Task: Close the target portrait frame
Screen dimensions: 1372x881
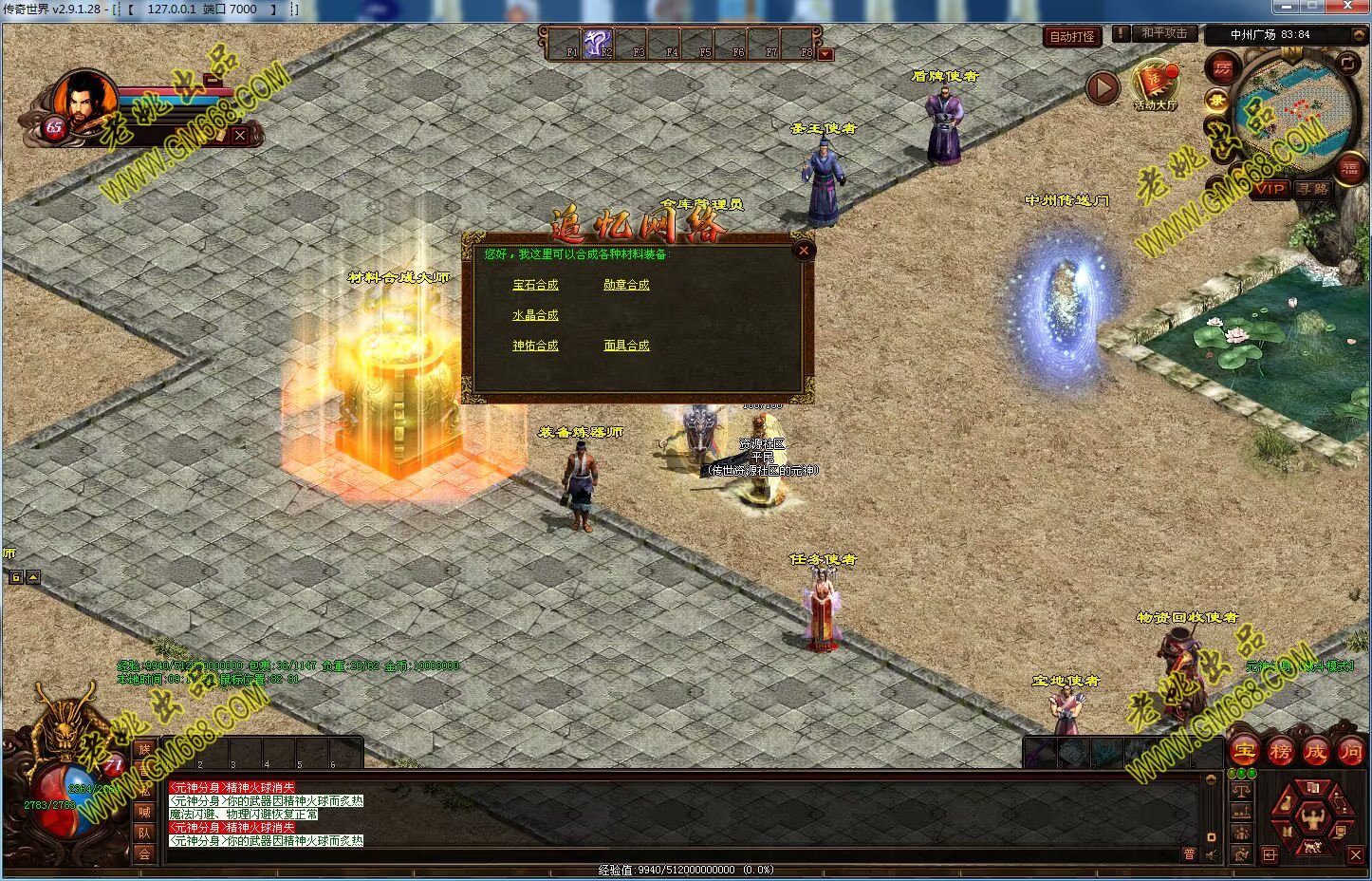Action: point(240,136)
